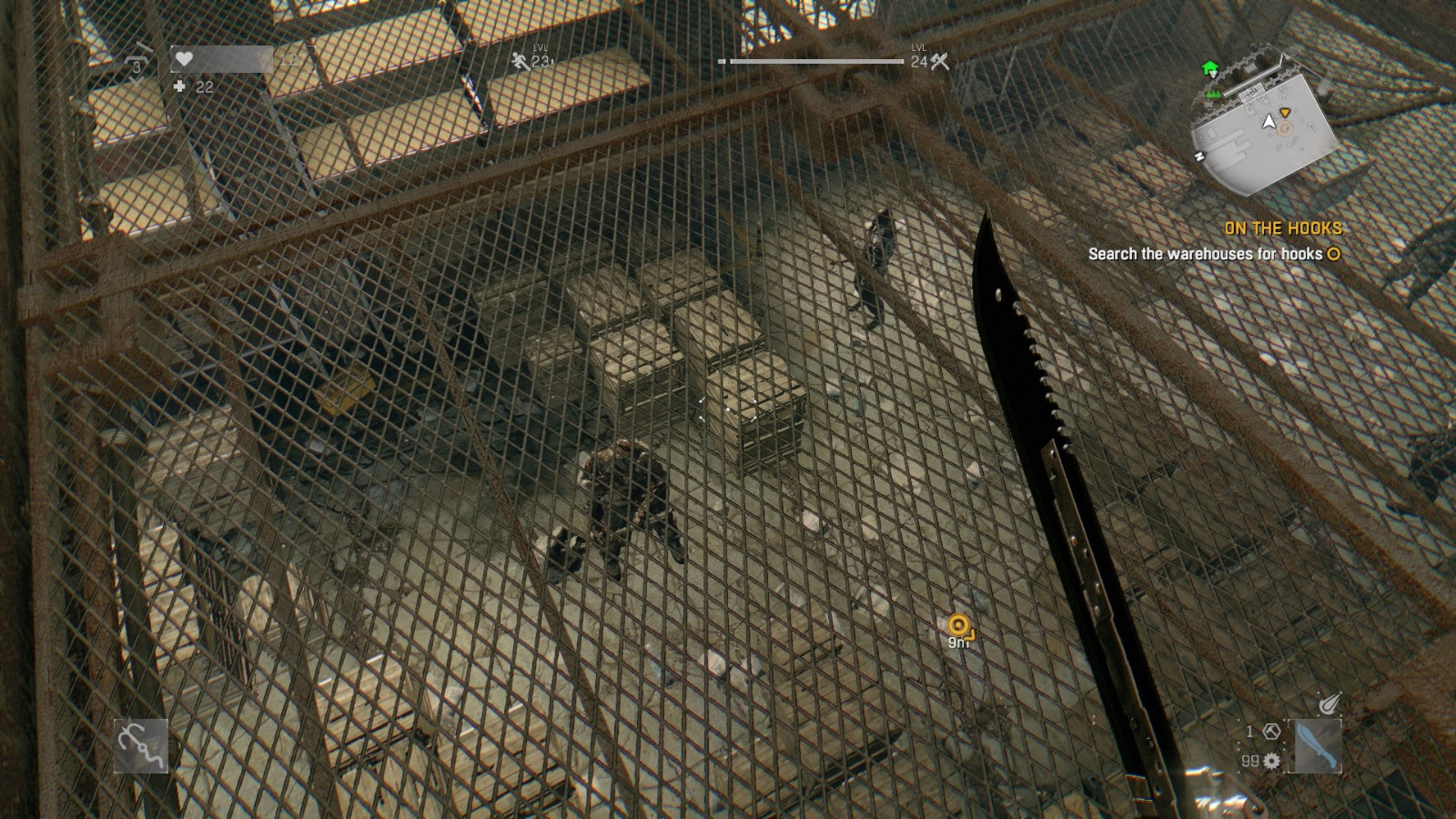The image size is (1456, 819).
Task: Click the heart icon on the health bar
Action: 183,58
